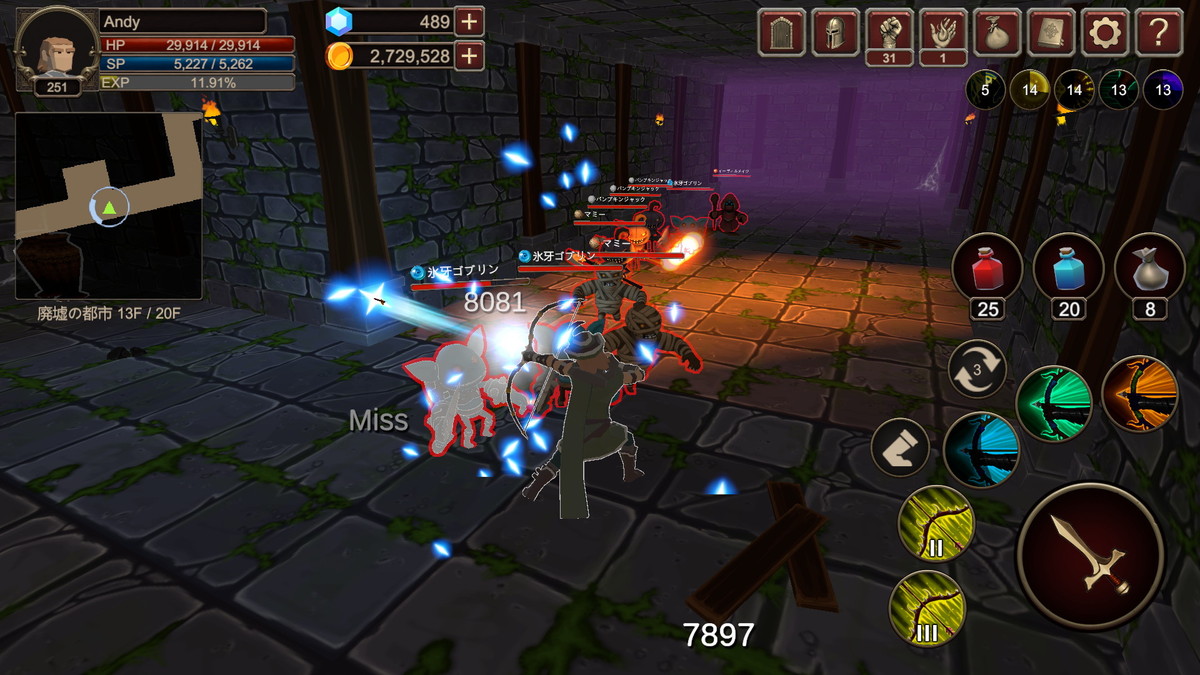Viewport: 1200px width, 675px height.
Task: Cast the yellow bow skill marked II
Action: click(x=936, y=523)
